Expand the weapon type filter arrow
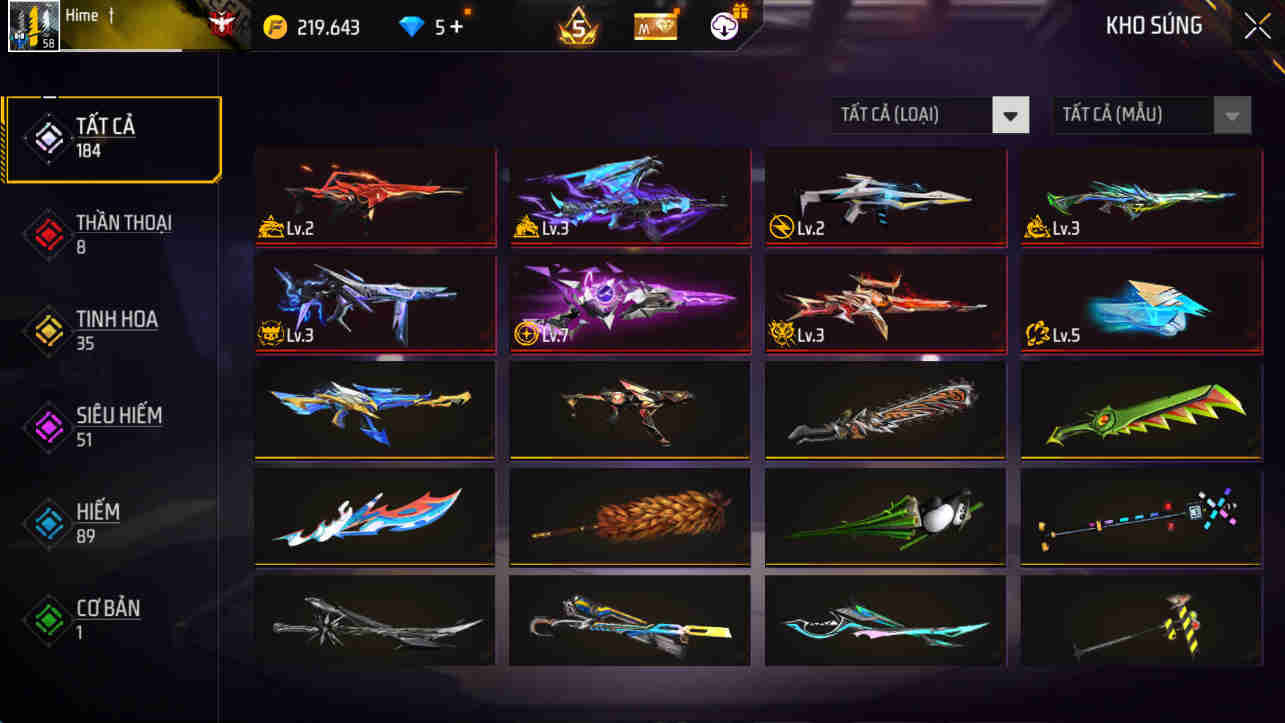This screenshot has height=723, width=1285. click(x=1010, y=115)
